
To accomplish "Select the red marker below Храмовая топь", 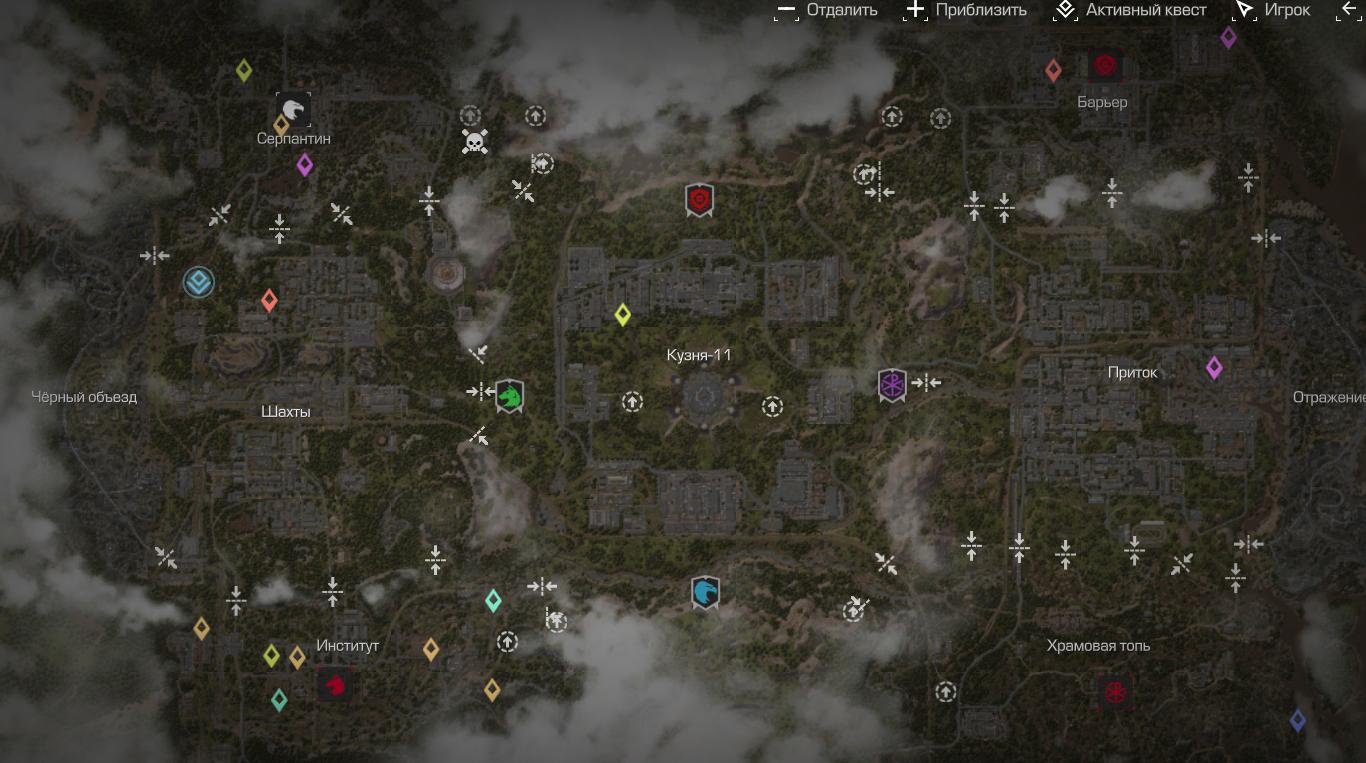I will click(x=1114, y=691).
